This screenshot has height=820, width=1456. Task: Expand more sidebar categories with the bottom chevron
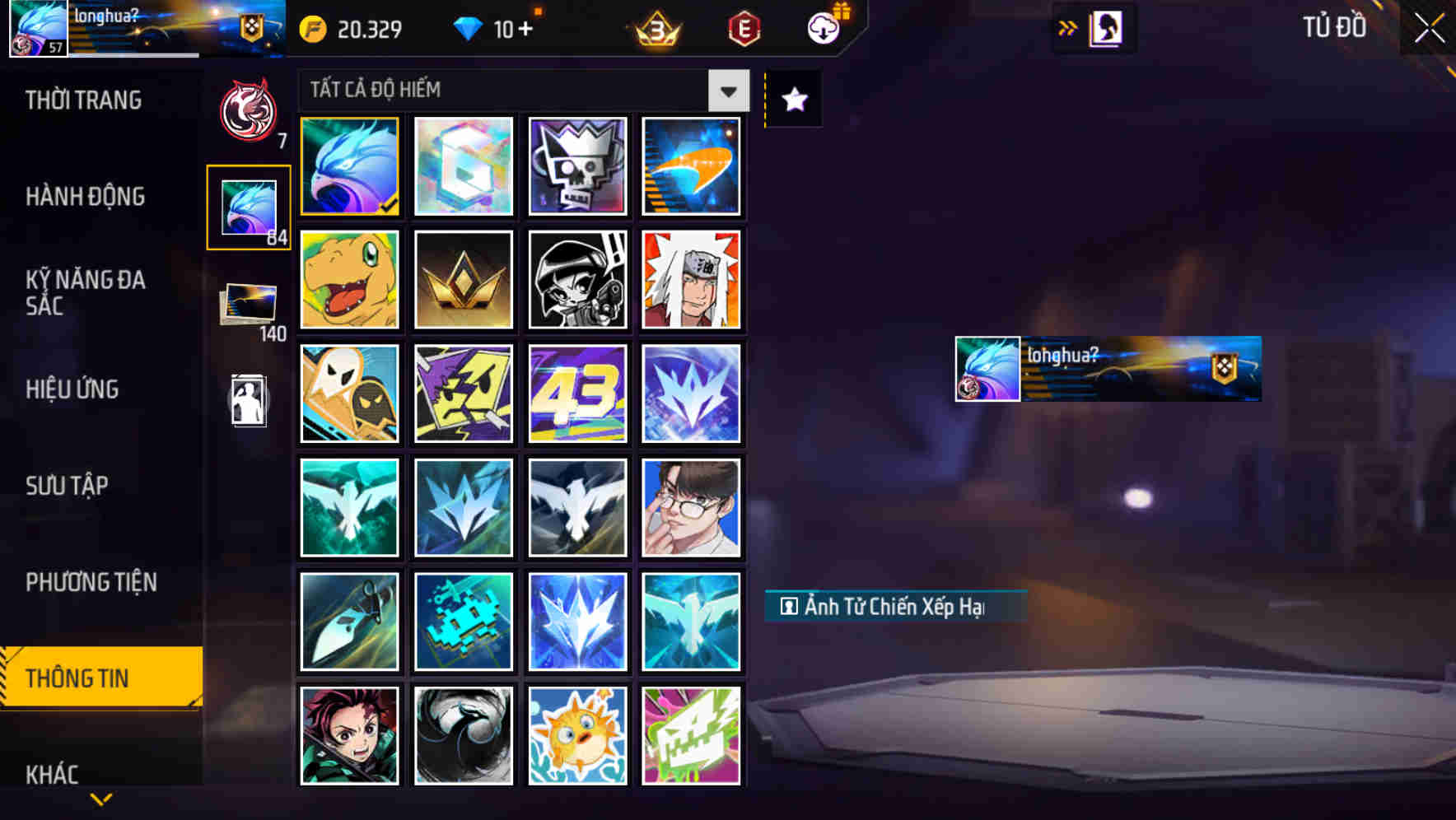click(x=100, y=798)
